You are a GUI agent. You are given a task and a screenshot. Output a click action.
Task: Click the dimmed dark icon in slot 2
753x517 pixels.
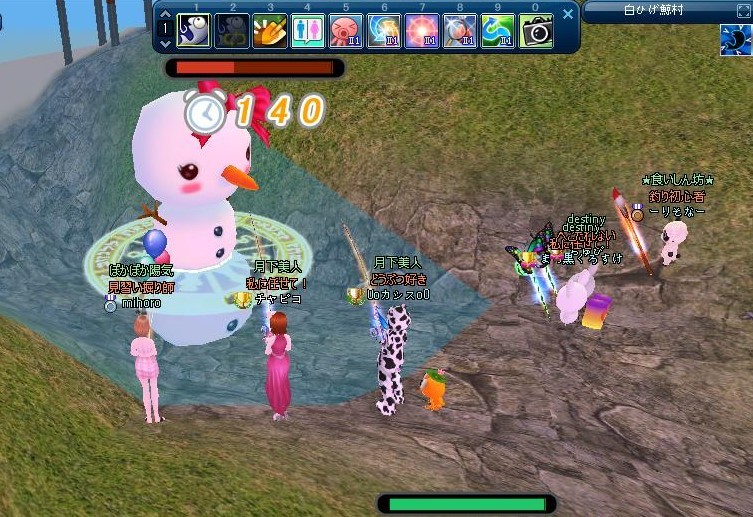coord(232,30)
